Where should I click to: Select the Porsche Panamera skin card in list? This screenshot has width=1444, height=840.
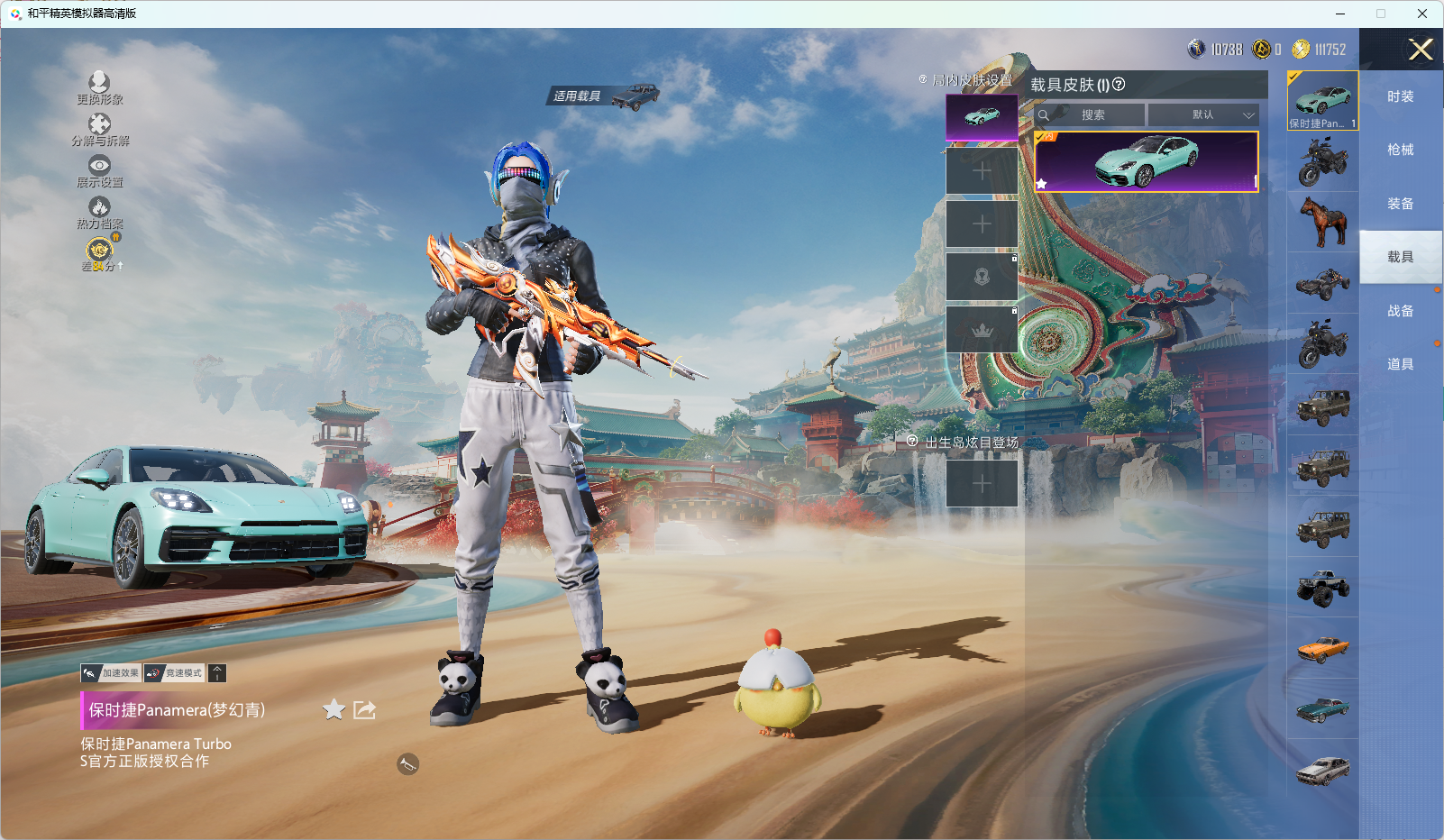(1146, 162)
